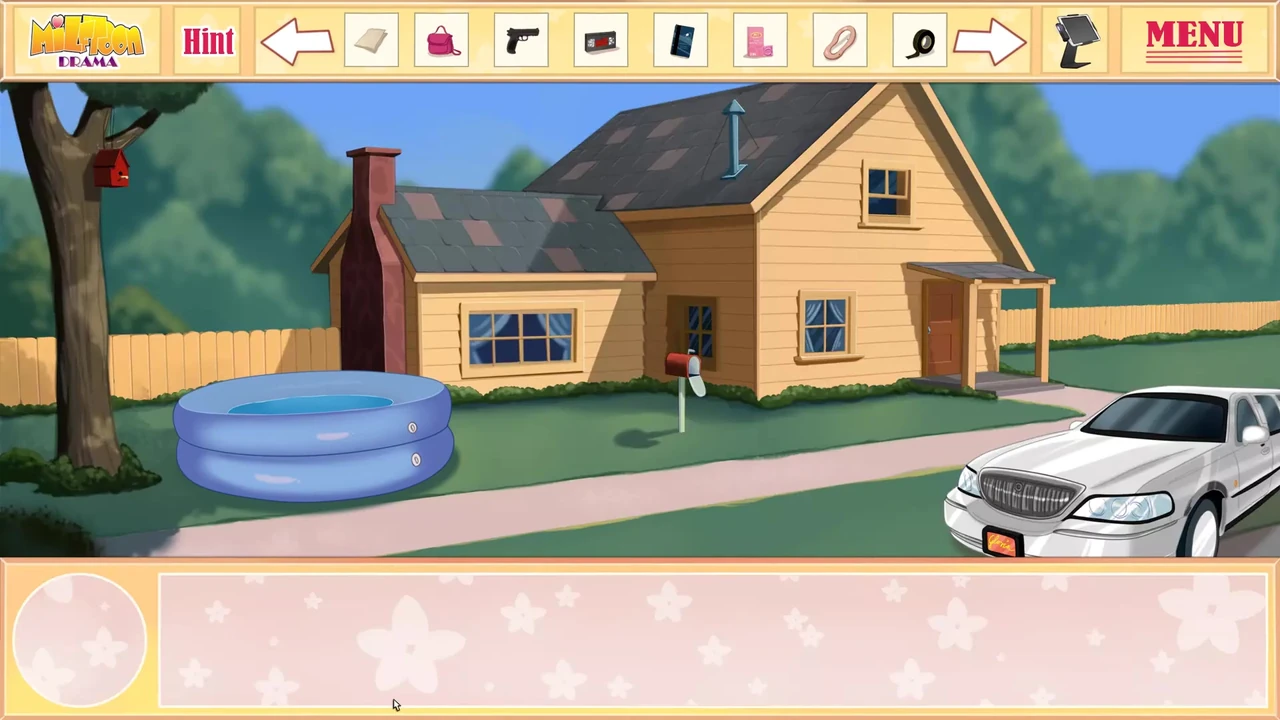The height and width of the screenshot is (720, 1280).
Task: Select the rope loop item icon
Action: 840,40
